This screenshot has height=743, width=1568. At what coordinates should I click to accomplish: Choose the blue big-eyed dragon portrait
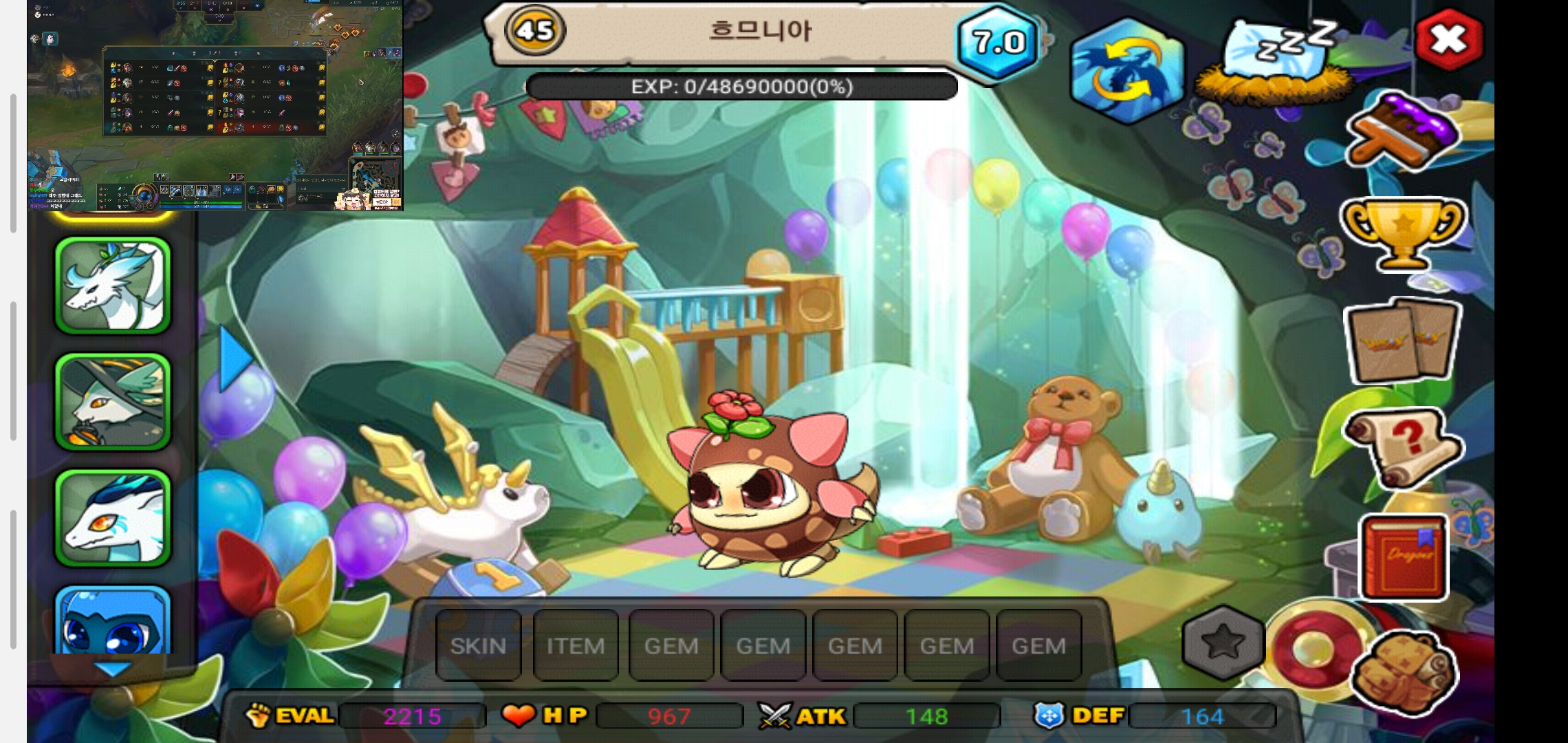pos(113,621)
